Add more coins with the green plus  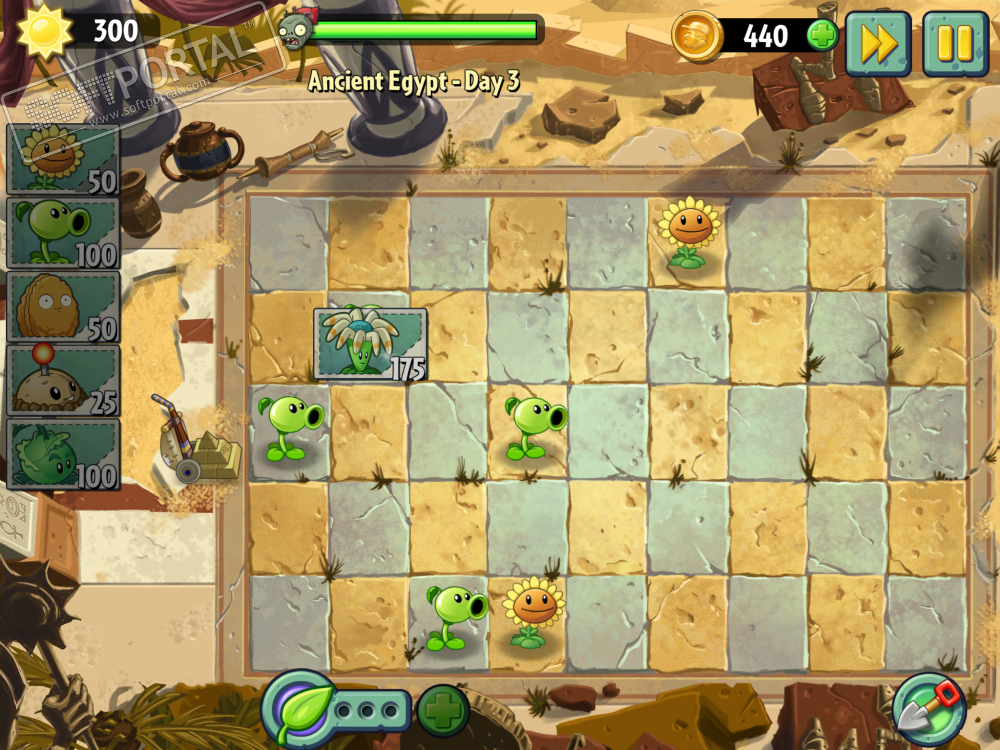[x=822, y=36]
